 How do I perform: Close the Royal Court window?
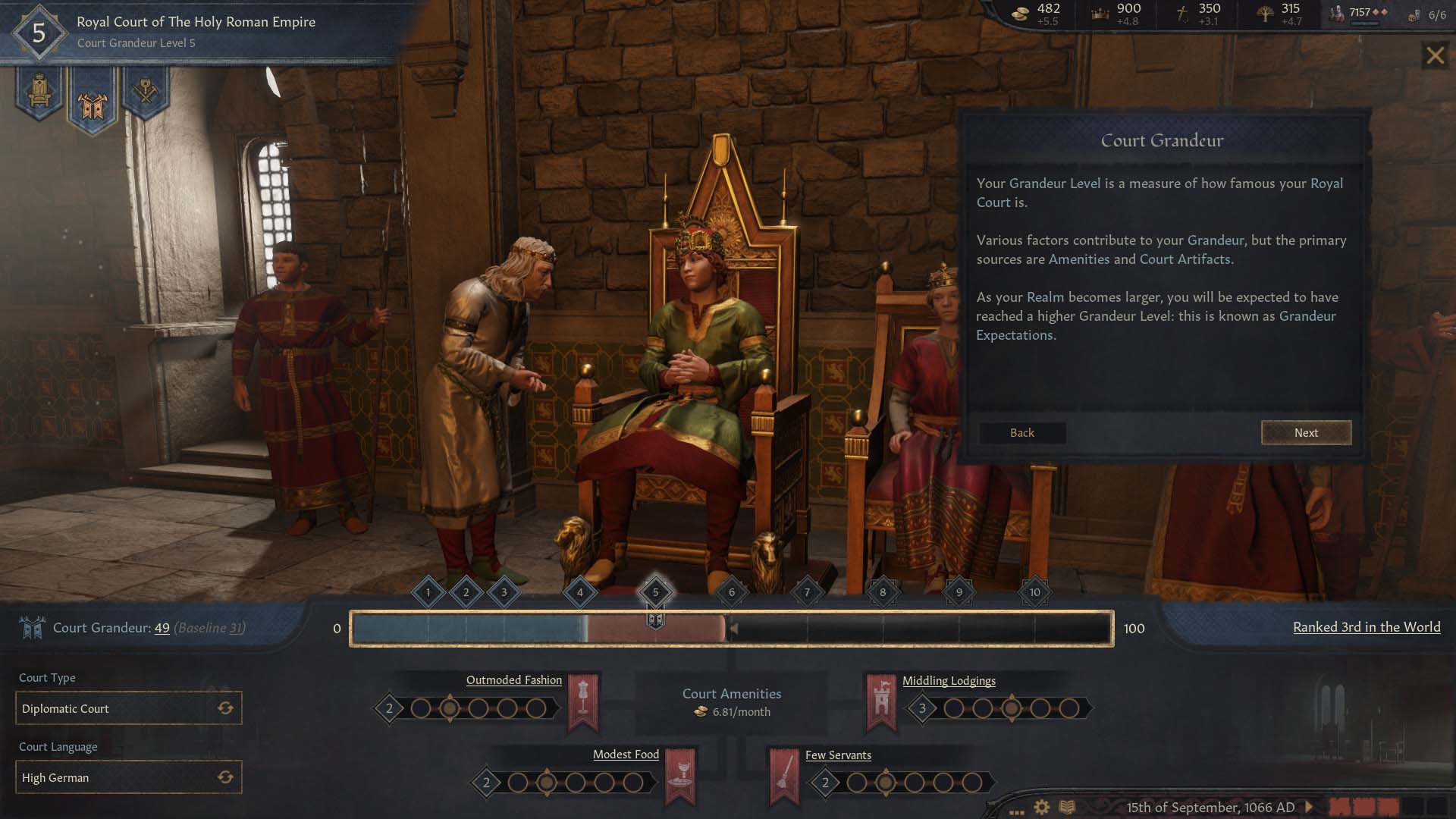(1435, 55)
